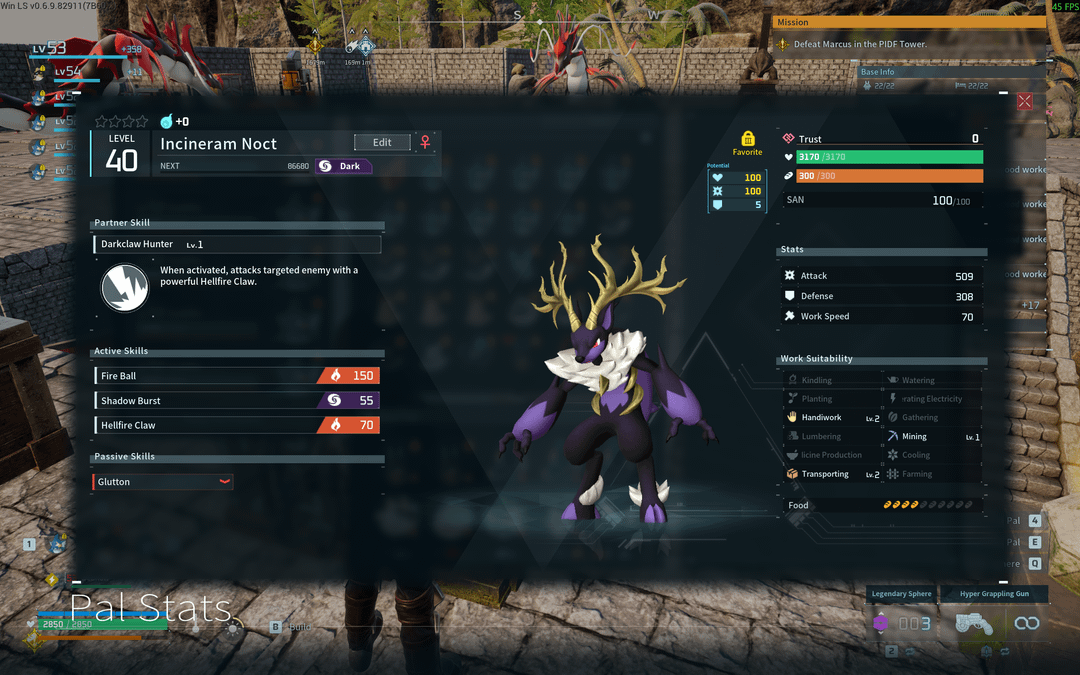Close the Pal stats panel

(x=1024, y=101)
